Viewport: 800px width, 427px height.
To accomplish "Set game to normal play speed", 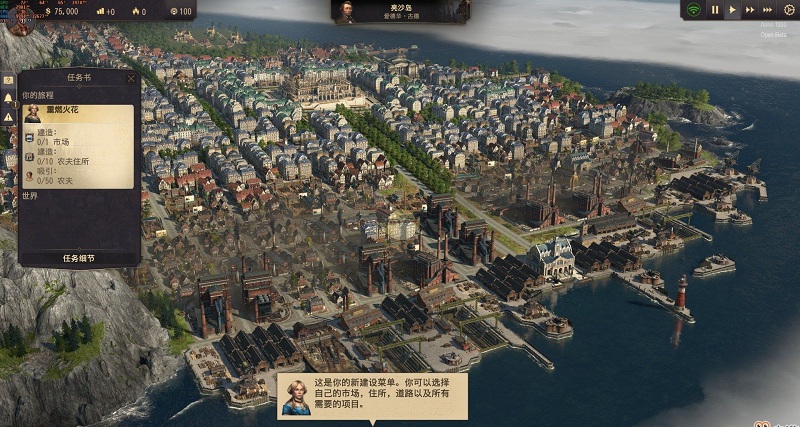I will pyautogui.click(x=732, y=9).
